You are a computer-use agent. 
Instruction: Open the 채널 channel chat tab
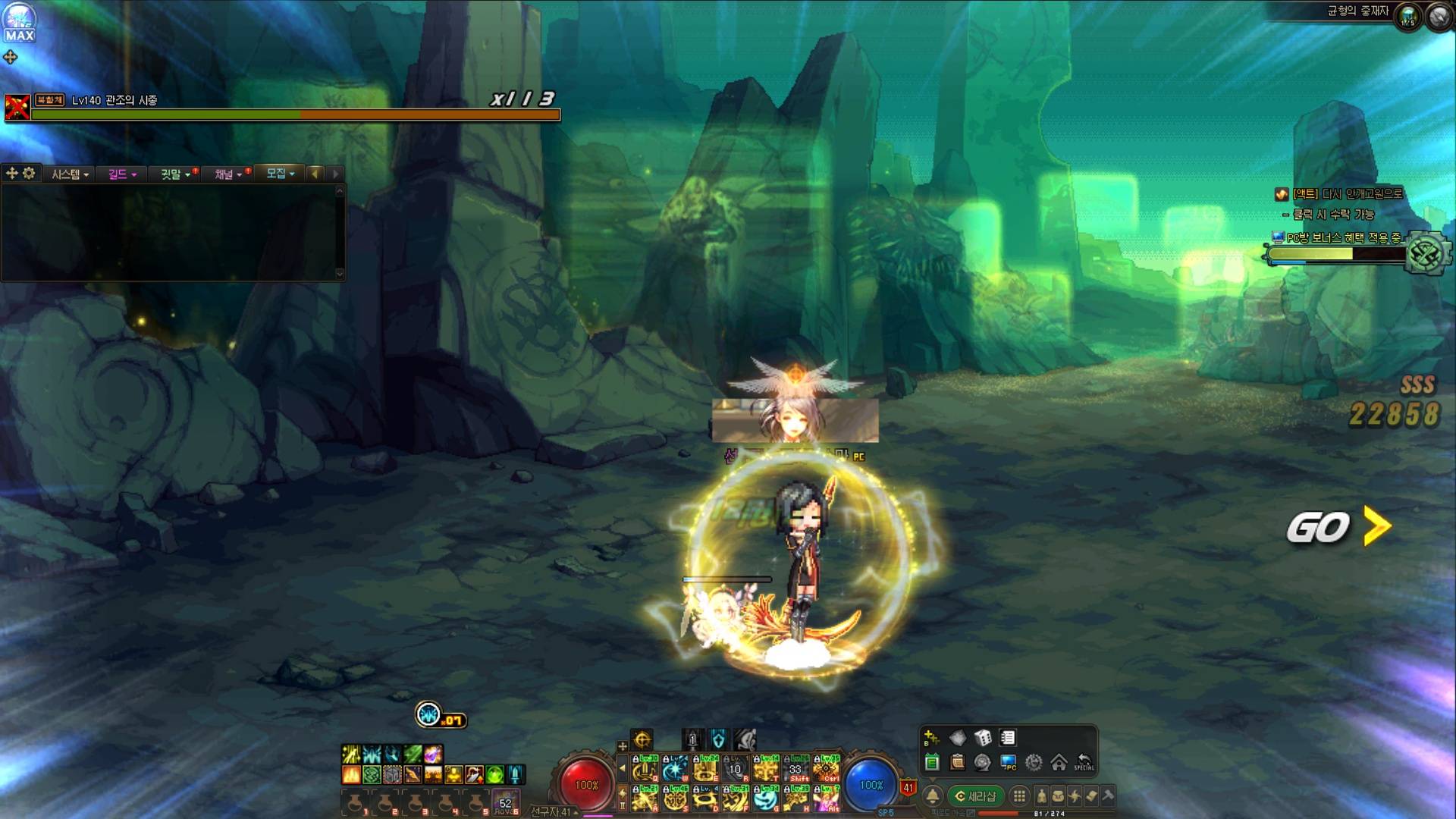[x=227, y=174]
